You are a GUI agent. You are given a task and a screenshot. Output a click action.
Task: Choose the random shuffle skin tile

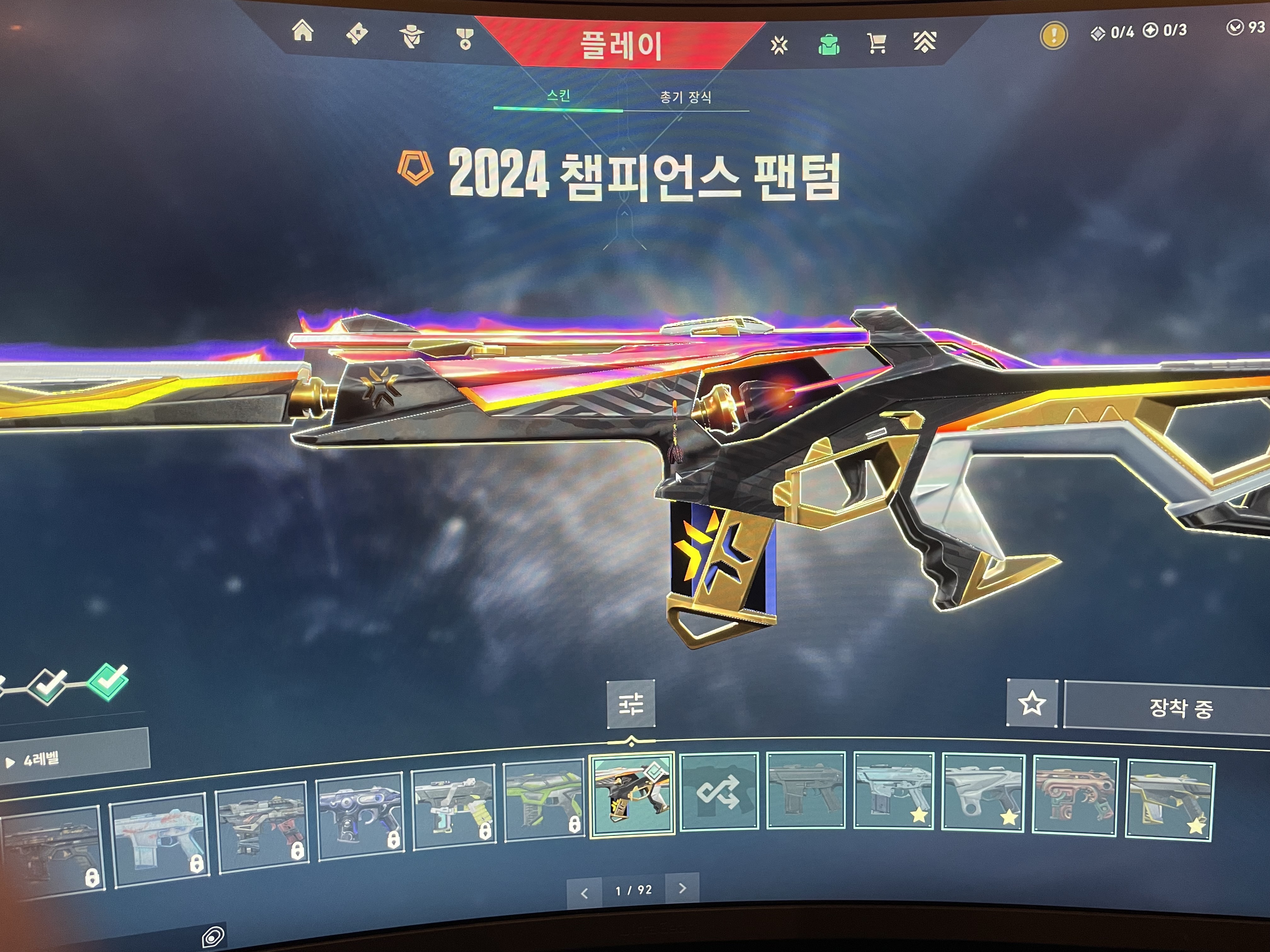719,791
